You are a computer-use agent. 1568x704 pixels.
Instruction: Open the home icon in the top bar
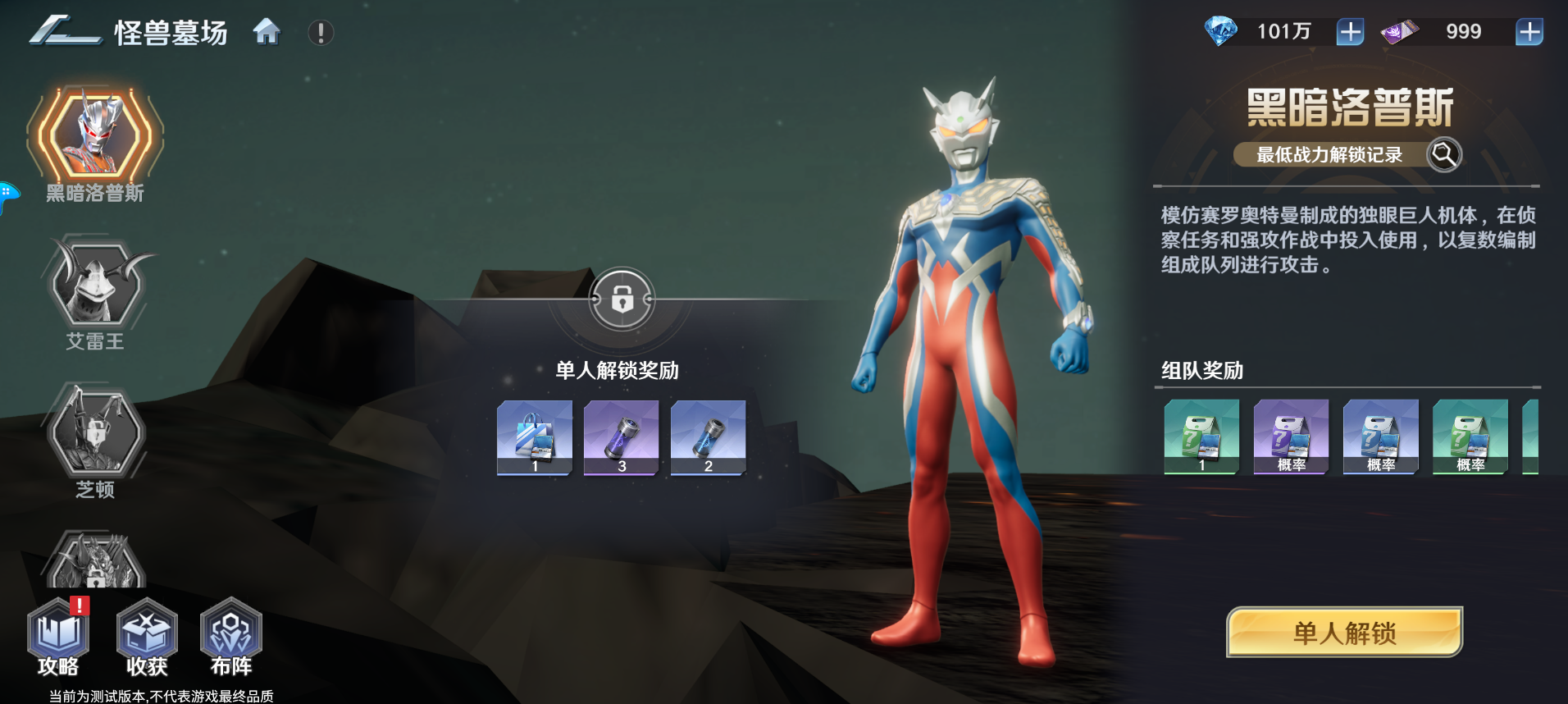click(x=266, y=33)
